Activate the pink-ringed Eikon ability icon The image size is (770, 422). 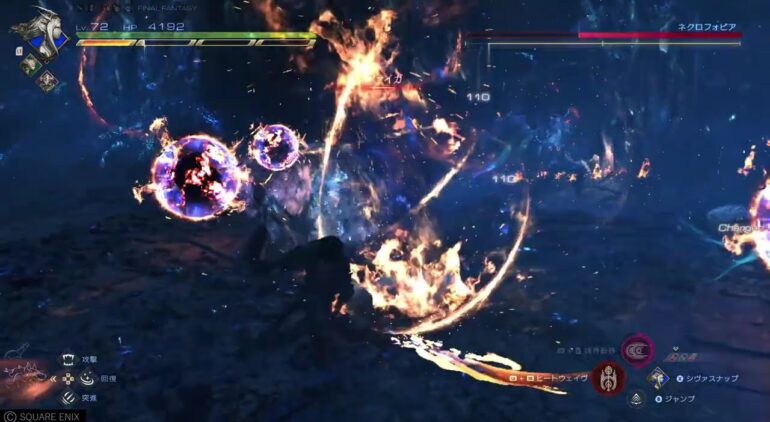635,351
